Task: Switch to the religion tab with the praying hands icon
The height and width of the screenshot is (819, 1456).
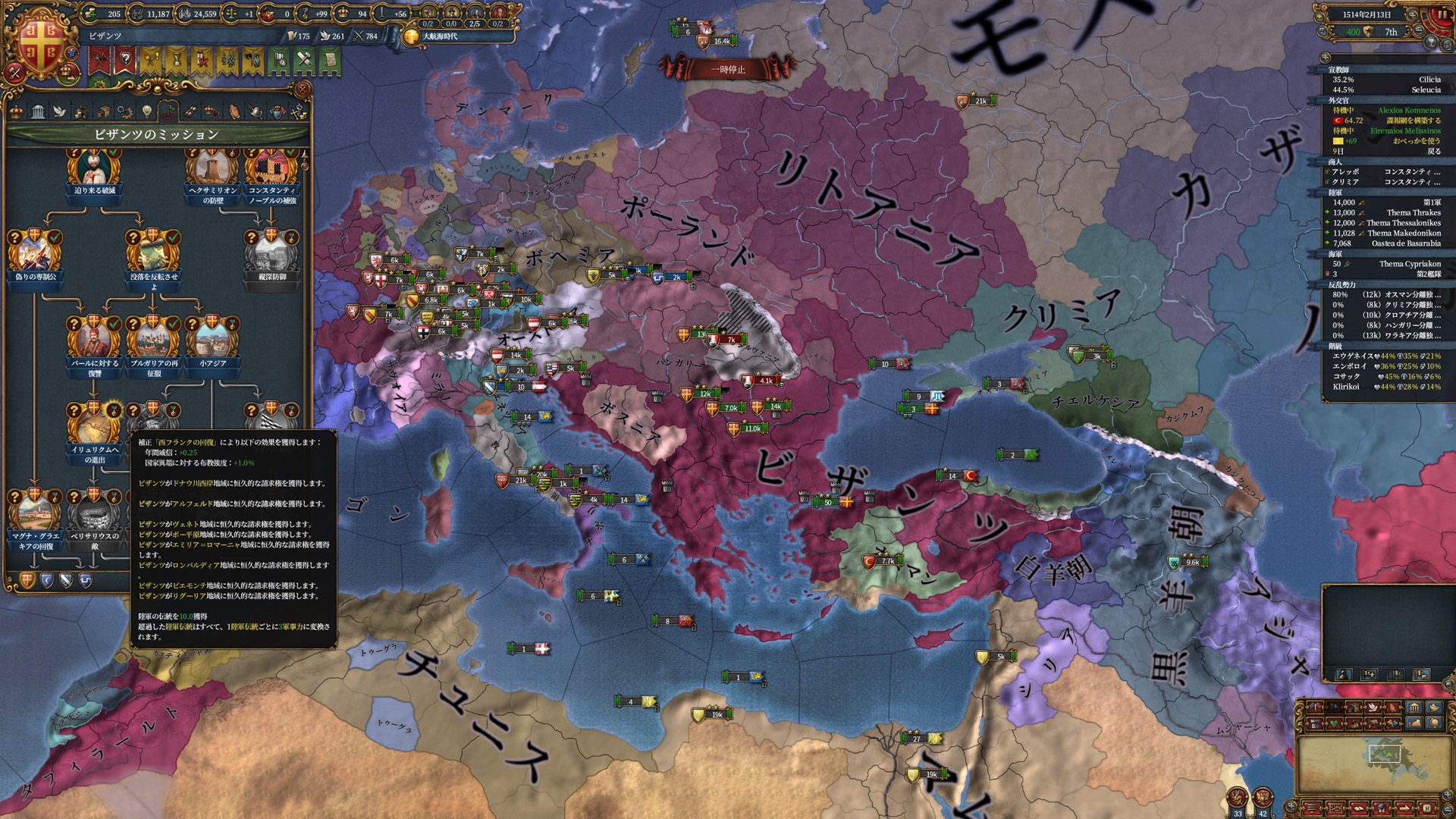Action: [234, 111]
